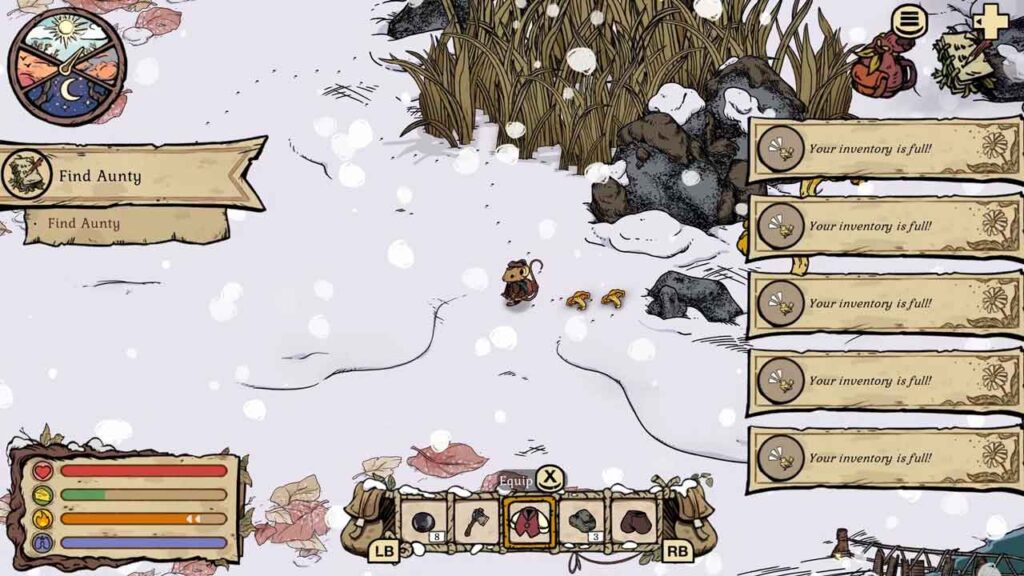Open the journal notebook icon

point(963,60)
